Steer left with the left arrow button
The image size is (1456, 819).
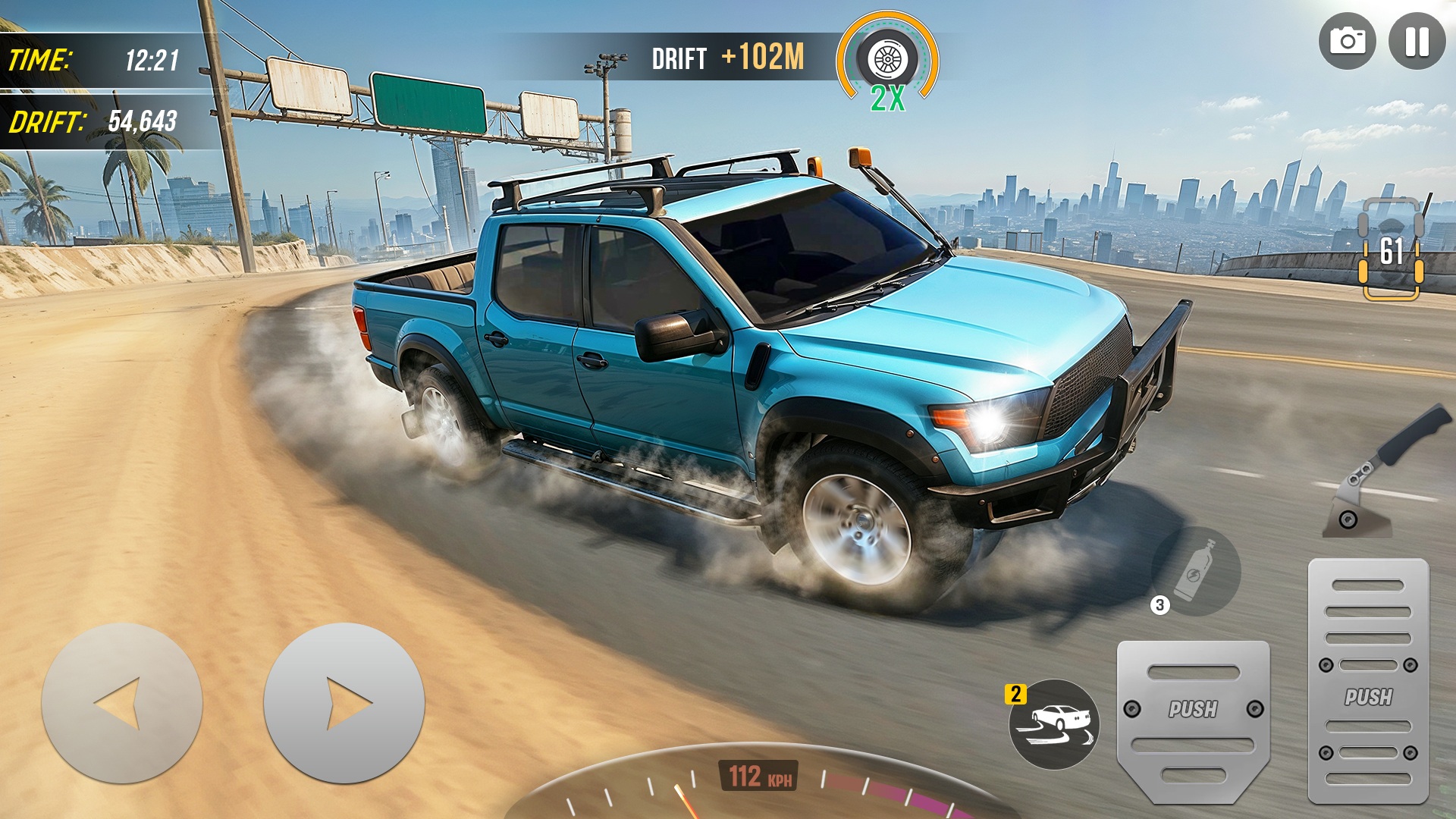coord(121,703)
